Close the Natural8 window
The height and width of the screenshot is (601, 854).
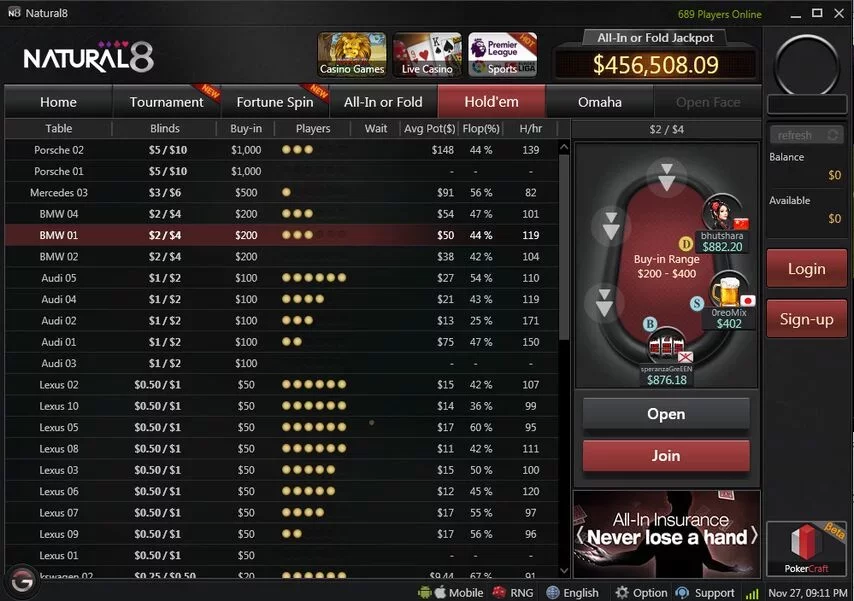pos(838,15)
